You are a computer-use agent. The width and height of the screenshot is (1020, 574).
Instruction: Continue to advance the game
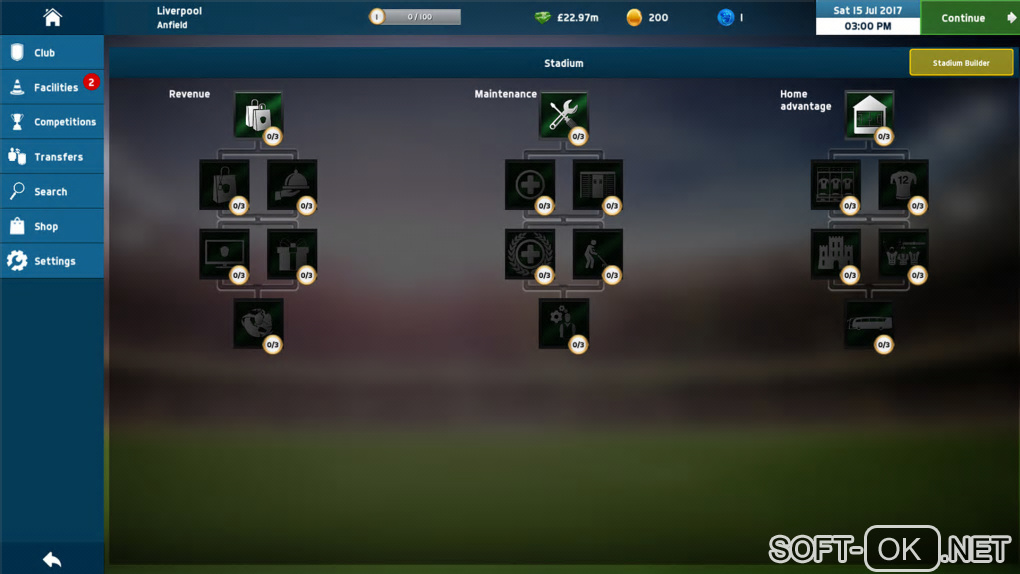tap(969, 18)
